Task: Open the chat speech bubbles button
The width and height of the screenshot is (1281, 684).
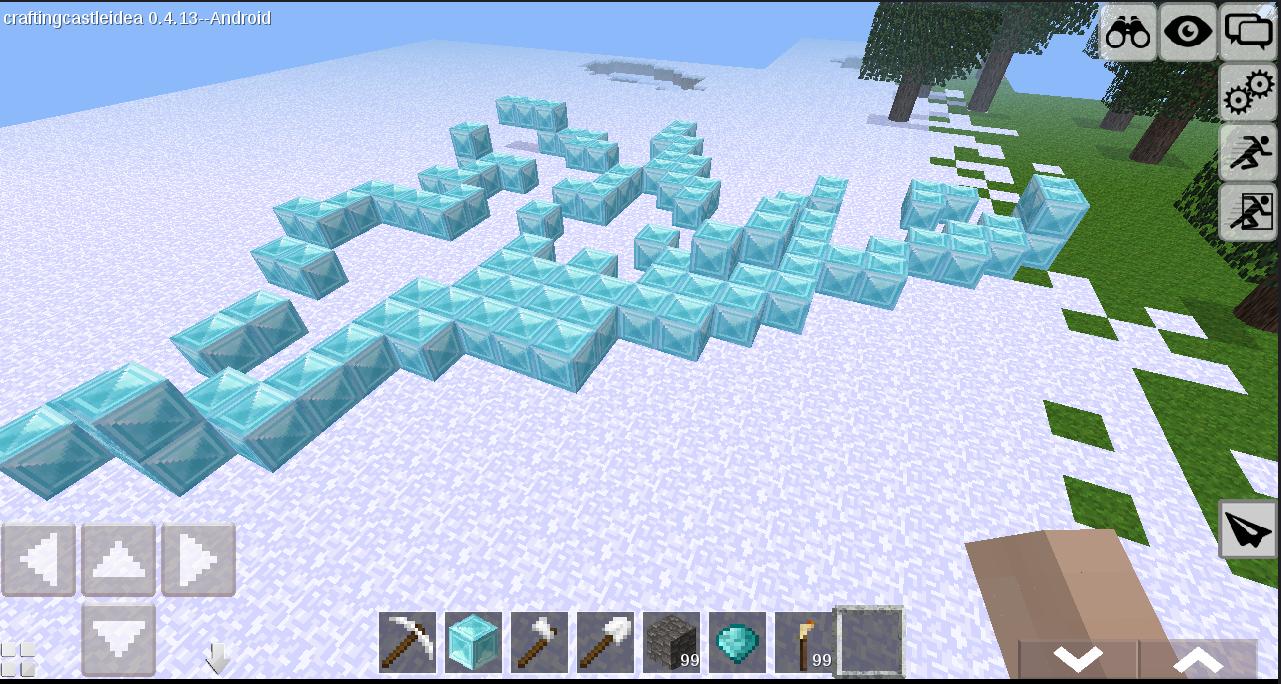Action: (x=1248, y=33)
